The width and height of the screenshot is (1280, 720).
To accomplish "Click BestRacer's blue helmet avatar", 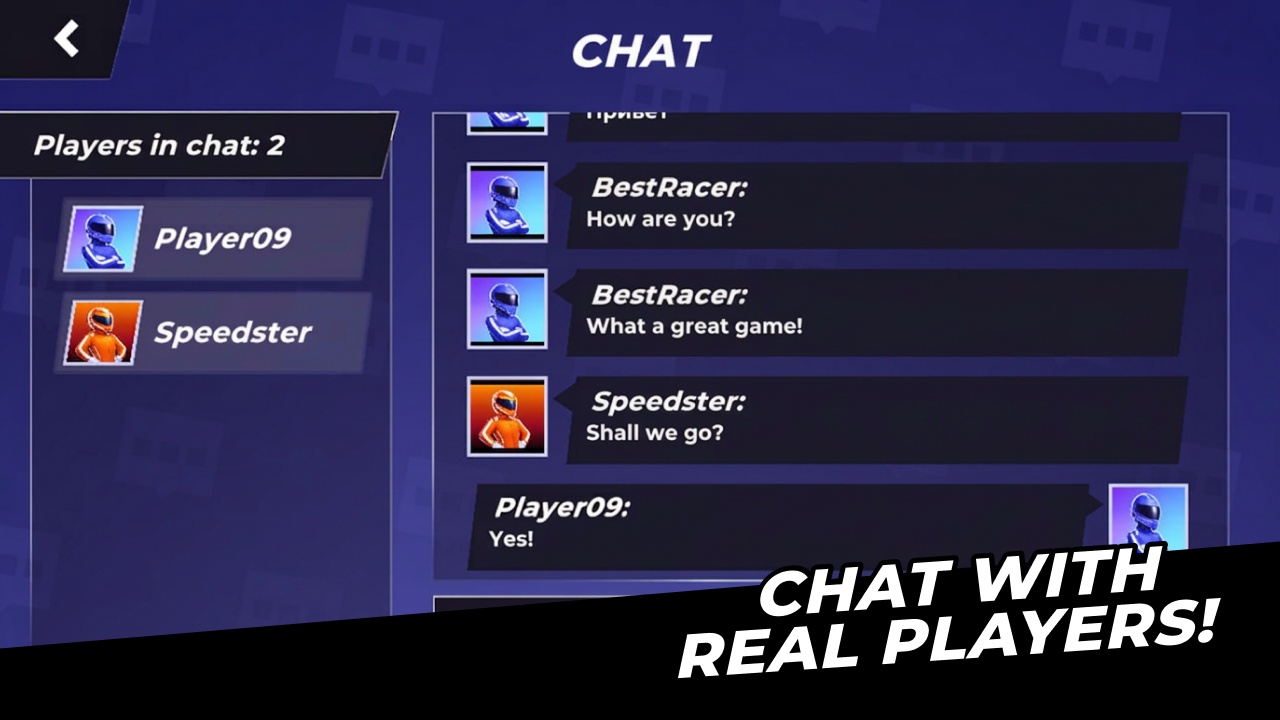I will (506, 203).
